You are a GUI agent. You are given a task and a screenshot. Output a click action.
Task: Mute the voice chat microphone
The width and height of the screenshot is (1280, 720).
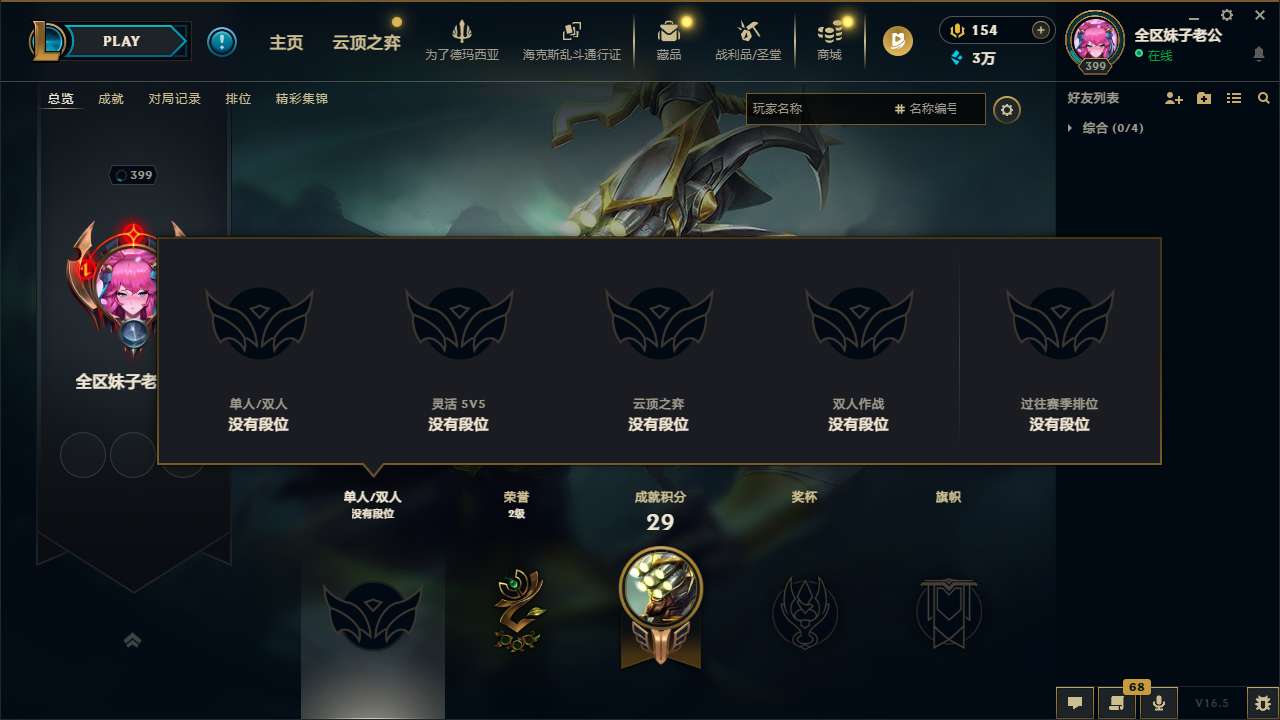[1158, 703]
